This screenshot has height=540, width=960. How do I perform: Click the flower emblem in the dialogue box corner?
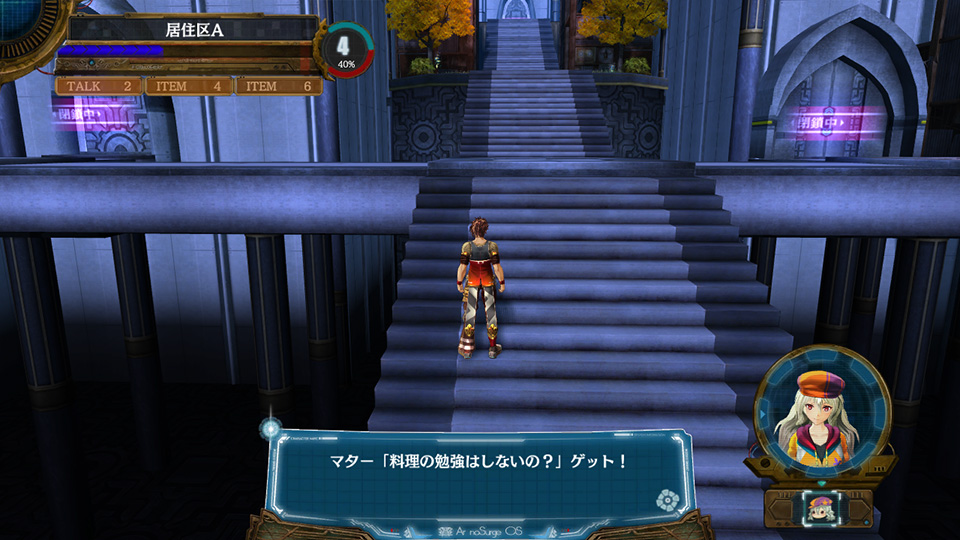668,499
